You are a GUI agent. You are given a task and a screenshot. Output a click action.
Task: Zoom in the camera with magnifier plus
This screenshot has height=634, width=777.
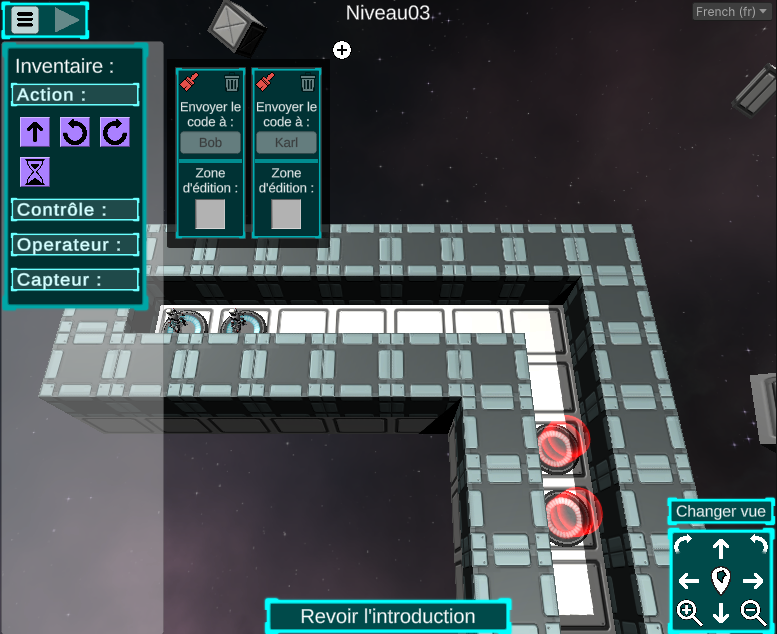tap(688, 612)
